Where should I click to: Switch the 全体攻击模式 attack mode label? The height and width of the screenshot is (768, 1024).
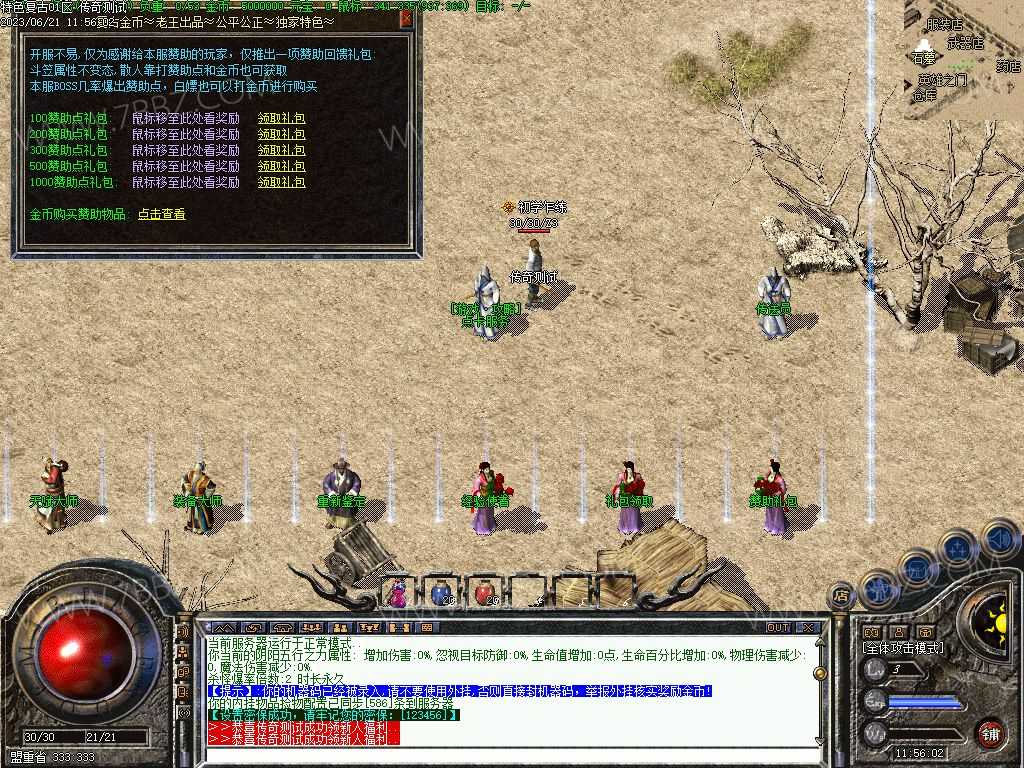(x=903, y=648)
